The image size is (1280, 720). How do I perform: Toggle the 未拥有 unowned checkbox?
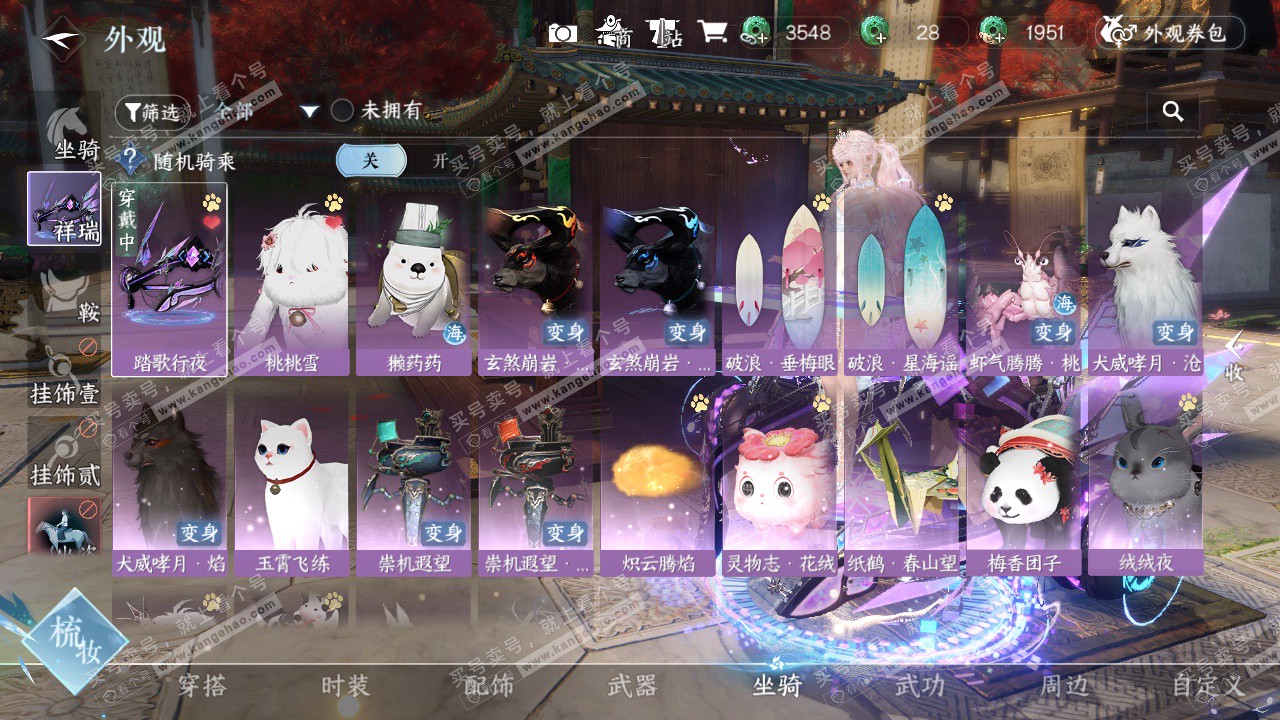343,111
